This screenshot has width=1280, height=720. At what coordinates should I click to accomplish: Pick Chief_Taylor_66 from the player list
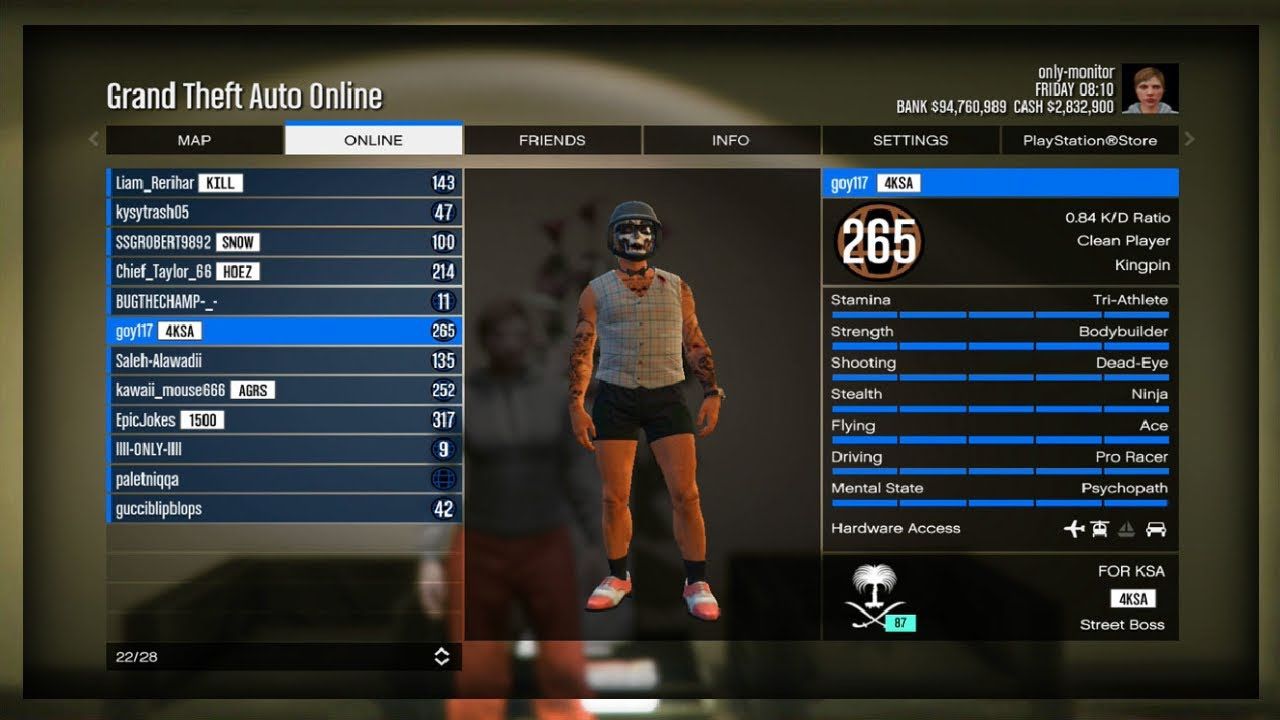click(284, 271)
